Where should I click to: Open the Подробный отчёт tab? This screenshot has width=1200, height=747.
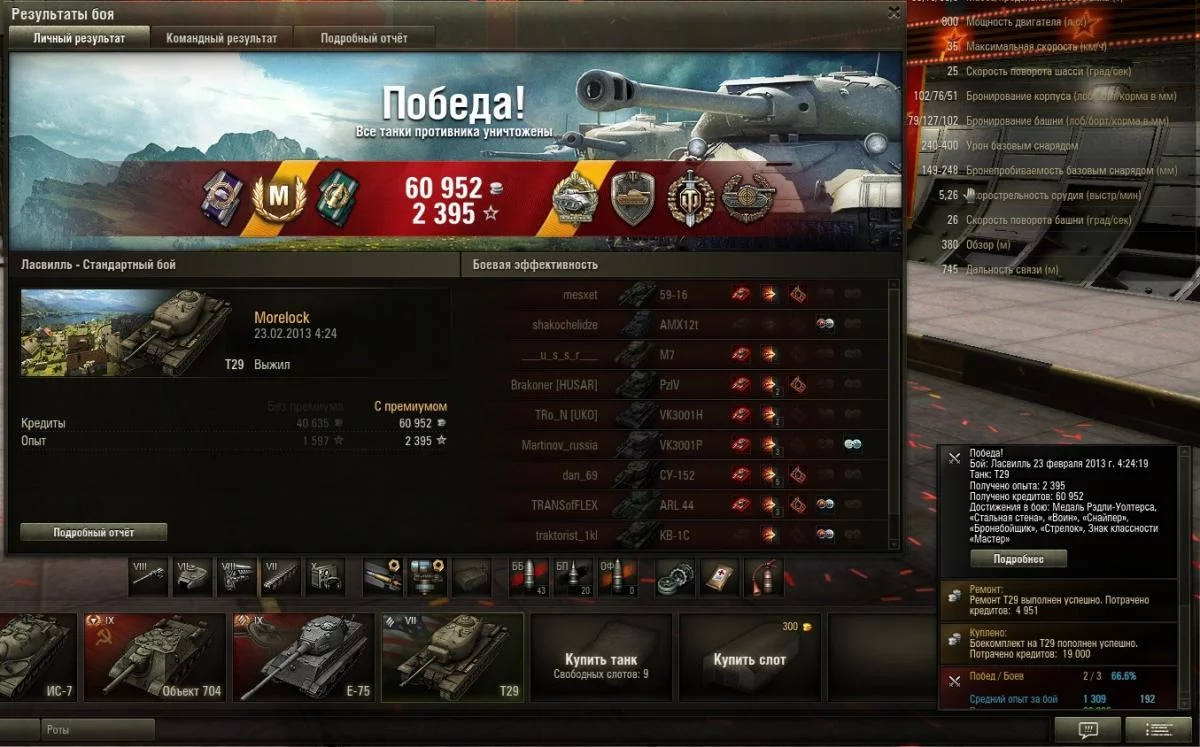click(364, 38)
